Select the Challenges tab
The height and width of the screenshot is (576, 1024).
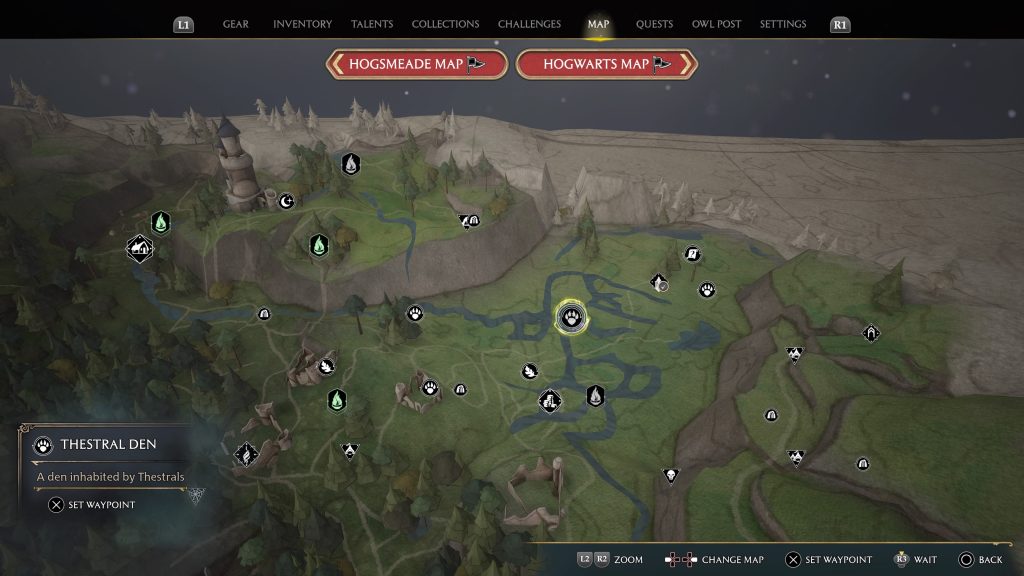pyautogui.click(x=530, y=24)
